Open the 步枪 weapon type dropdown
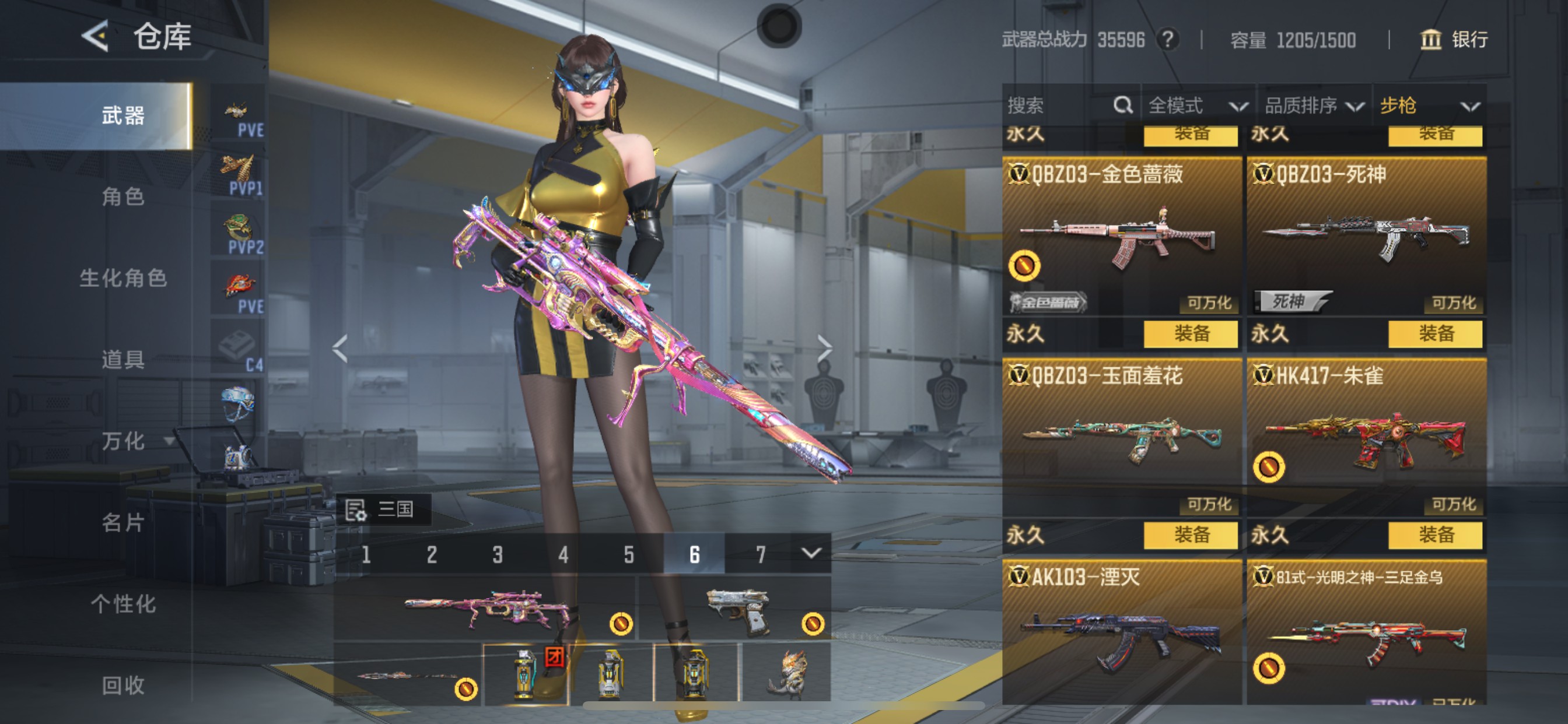This screenshot has width=1568, height=724. pyautogui.click(x=1428, y=106)
